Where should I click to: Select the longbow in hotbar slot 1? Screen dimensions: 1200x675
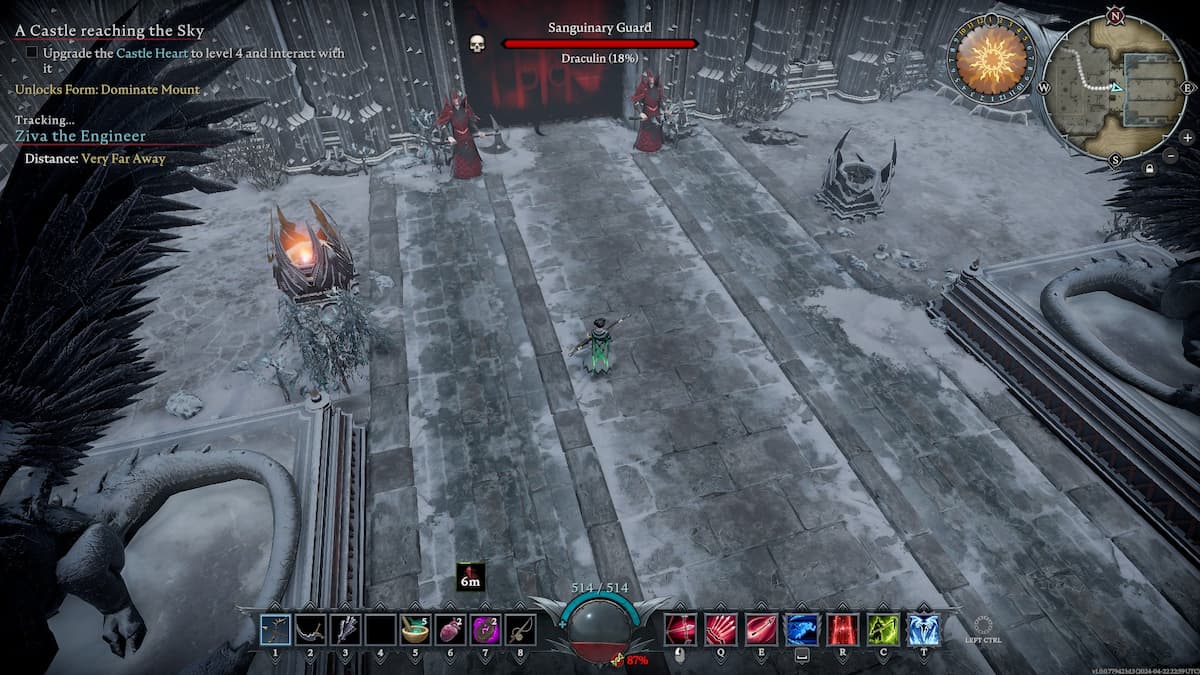point(275,629)
